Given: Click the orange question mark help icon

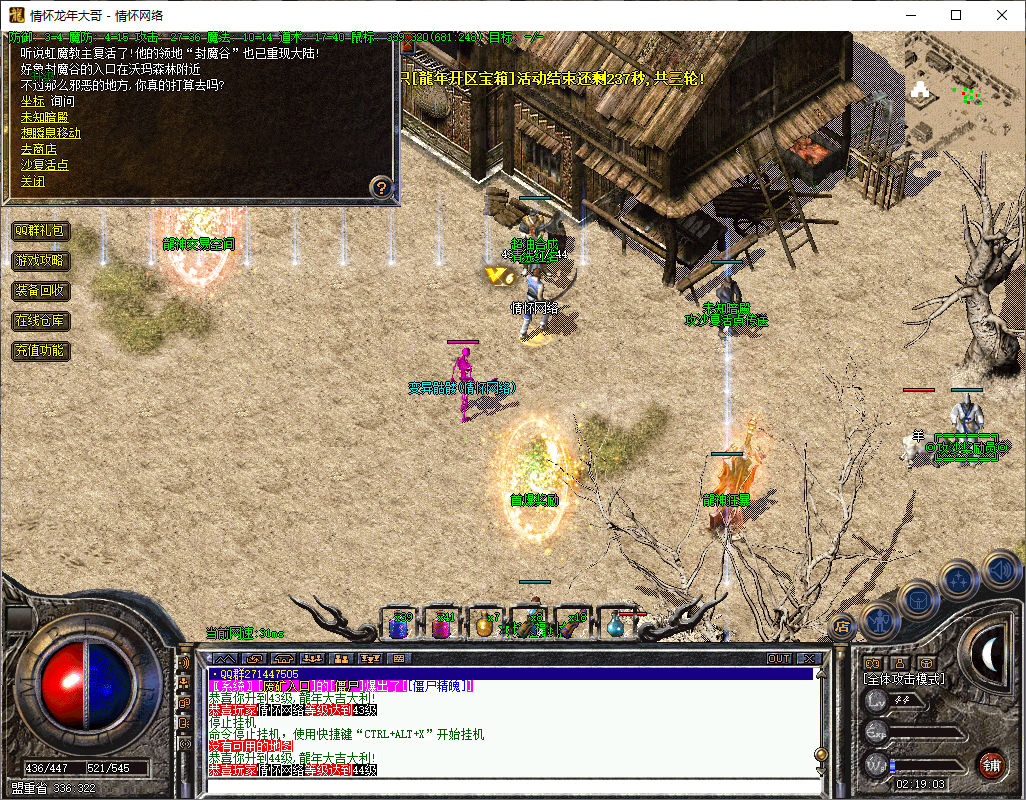Looking at the screenshot, I should (x=380, y=186).
